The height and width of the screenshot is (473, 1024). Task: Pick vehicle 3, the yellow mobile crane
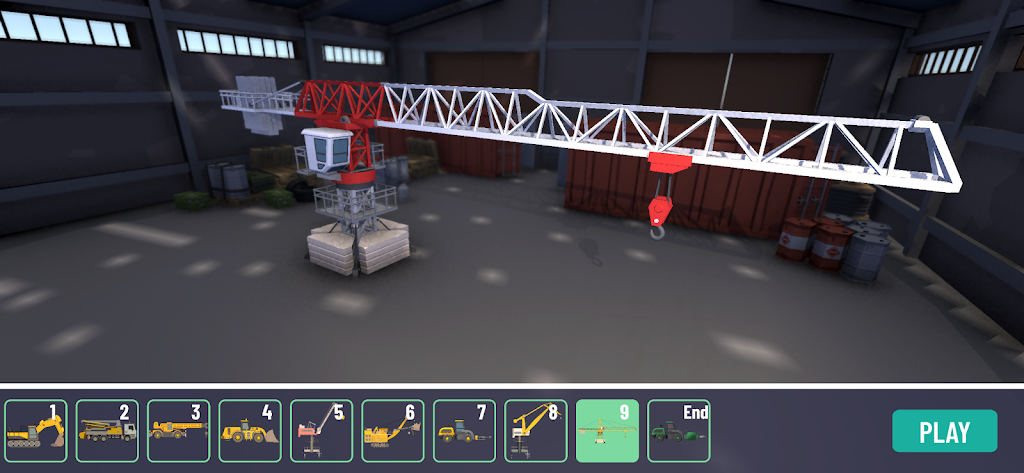click(x=179, y=431)
